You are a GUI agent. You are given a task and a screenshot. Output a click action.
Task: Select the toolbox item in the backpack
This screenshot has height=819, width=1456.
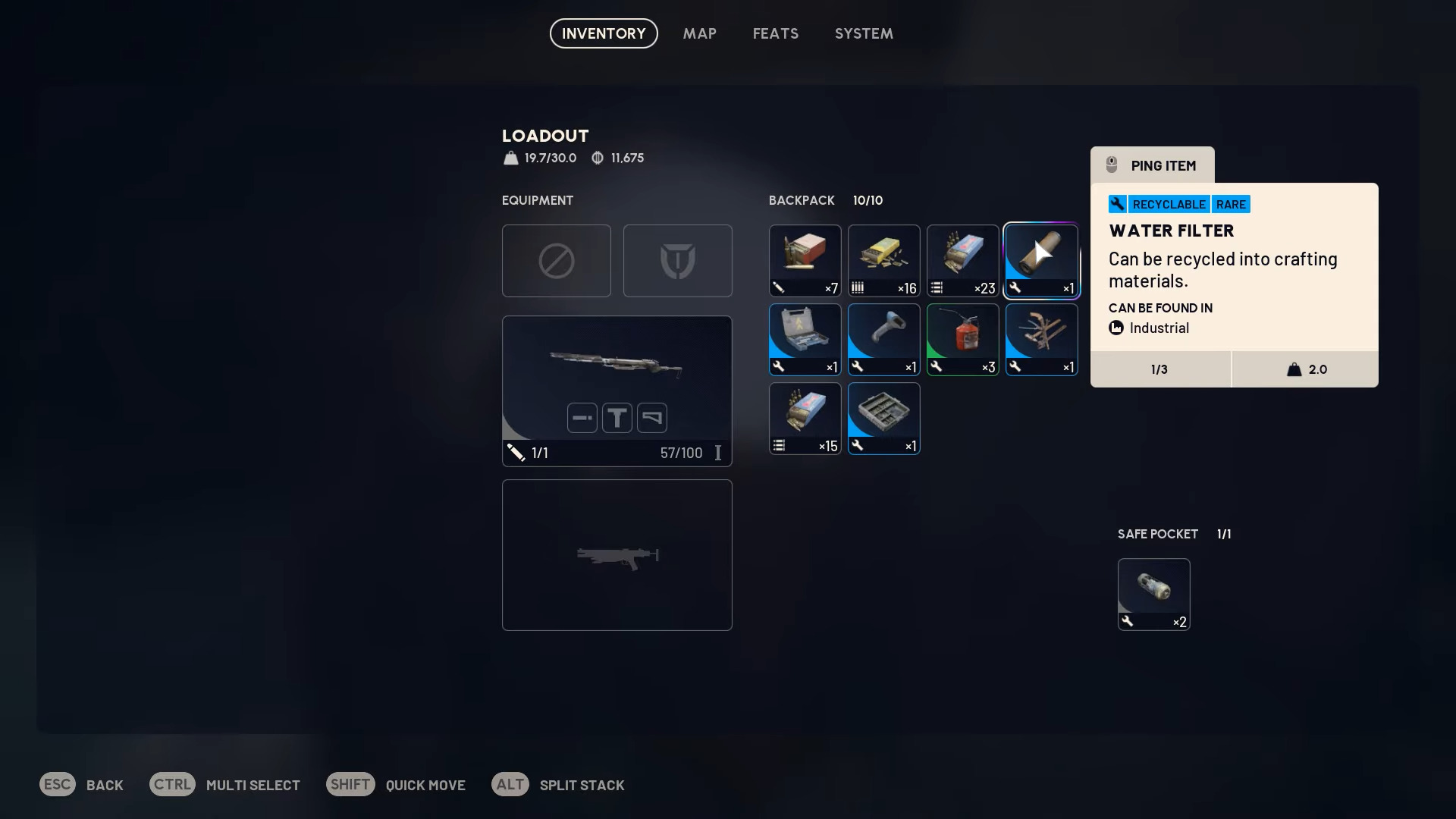(x=805, y=339)
